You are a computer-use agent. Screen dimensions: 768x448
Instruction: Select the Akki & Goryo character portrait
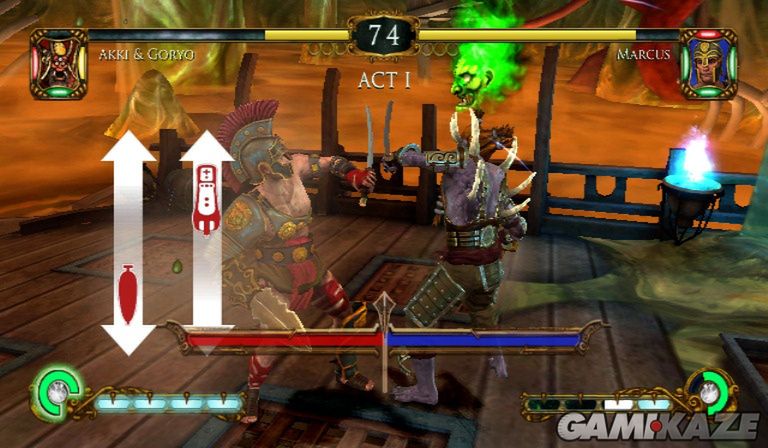[59, 64]
